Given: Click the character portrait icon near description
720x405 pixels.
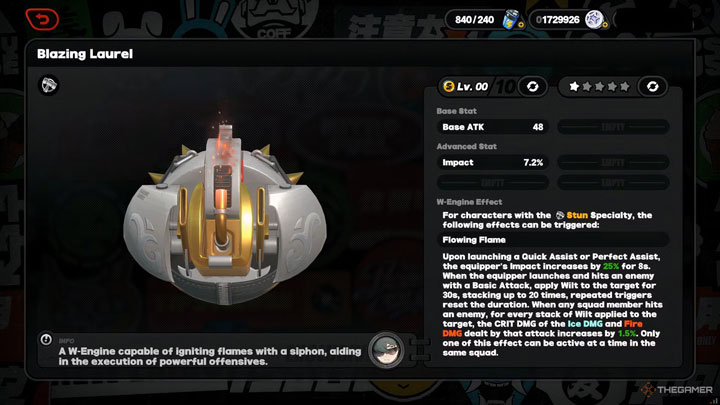Looking at the screenshot, I should 387,350.
